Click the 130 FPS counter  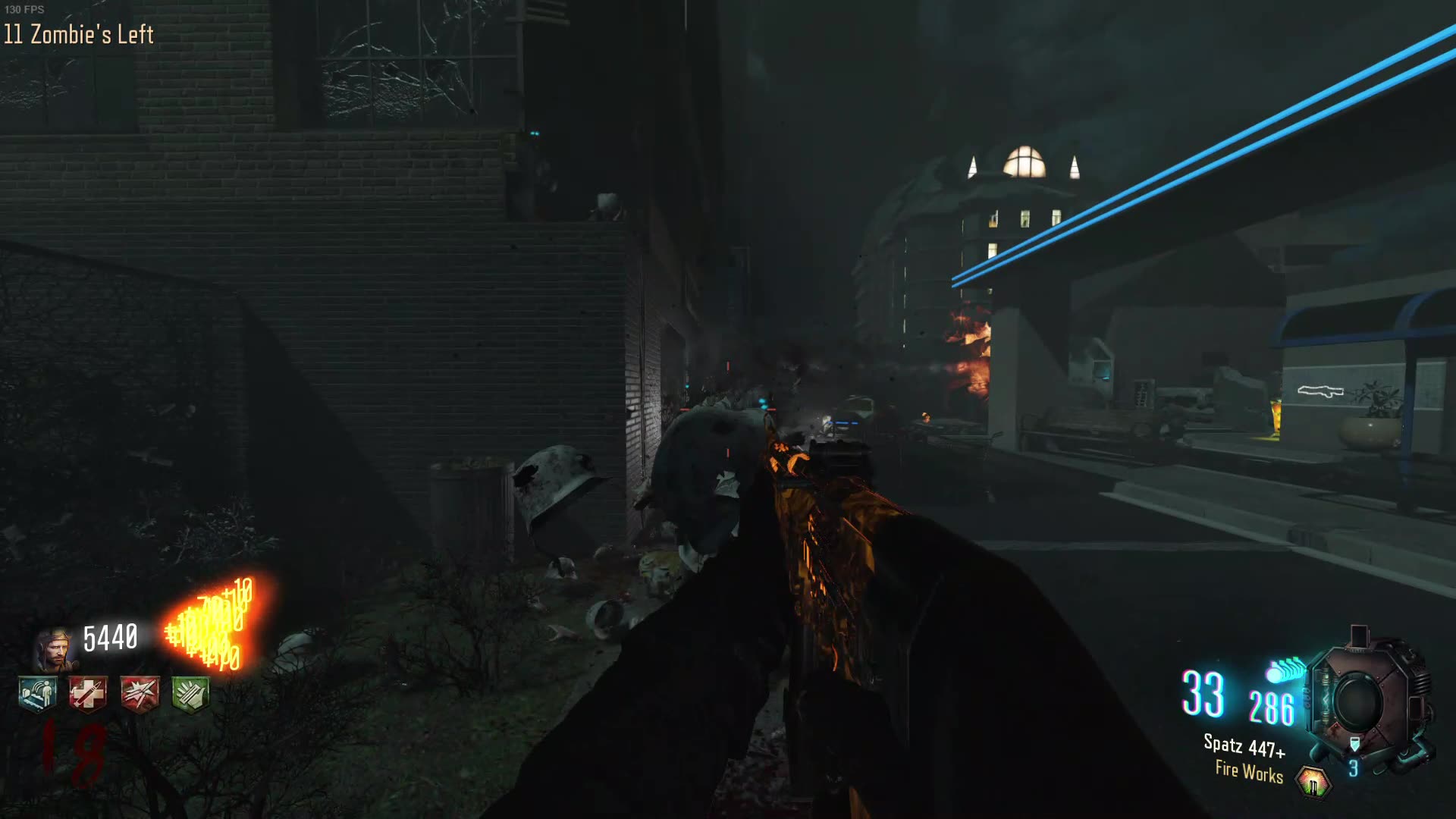[25, 11]
